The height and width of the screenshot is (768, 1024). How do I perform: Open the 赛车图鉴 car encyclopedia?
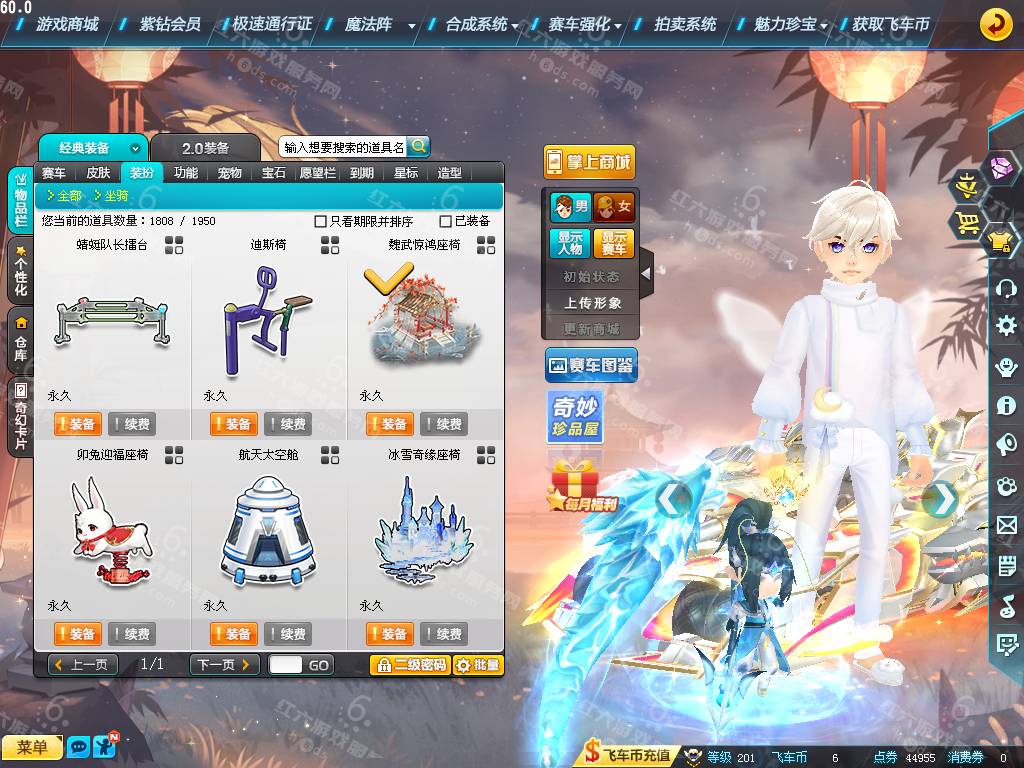tap(590, 366)
